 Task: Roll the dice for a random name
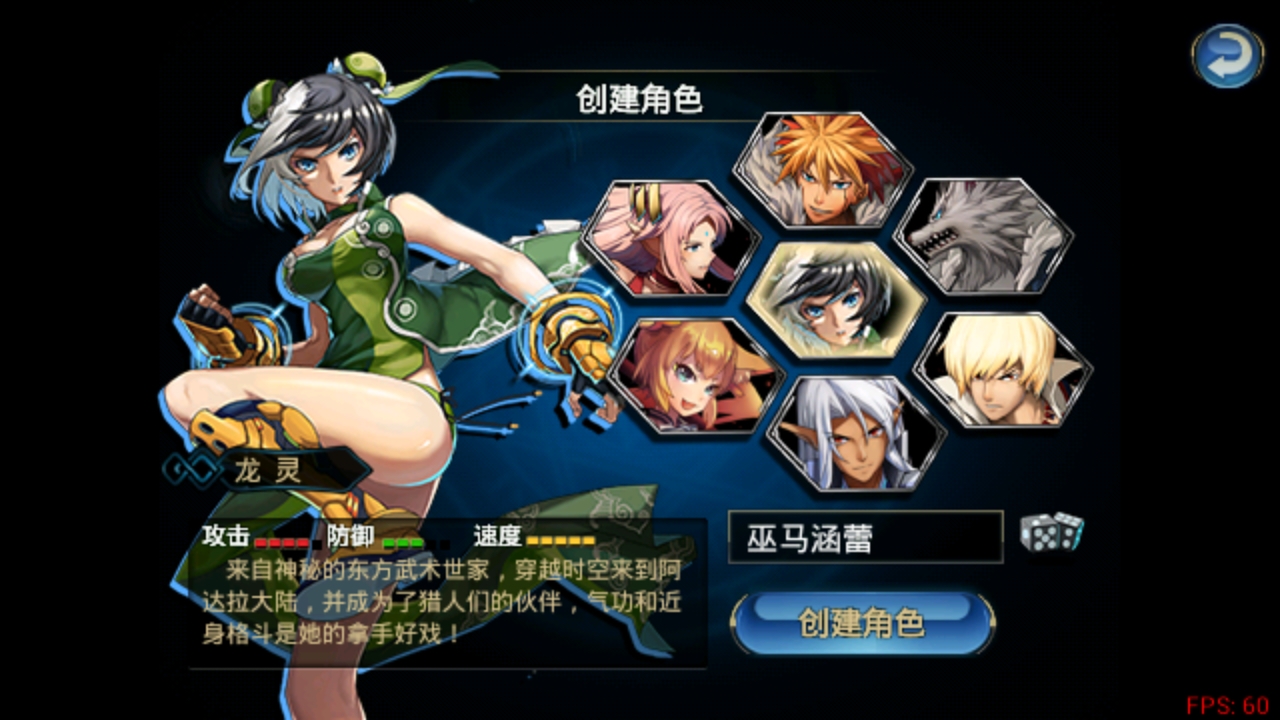coord(1051,532)
